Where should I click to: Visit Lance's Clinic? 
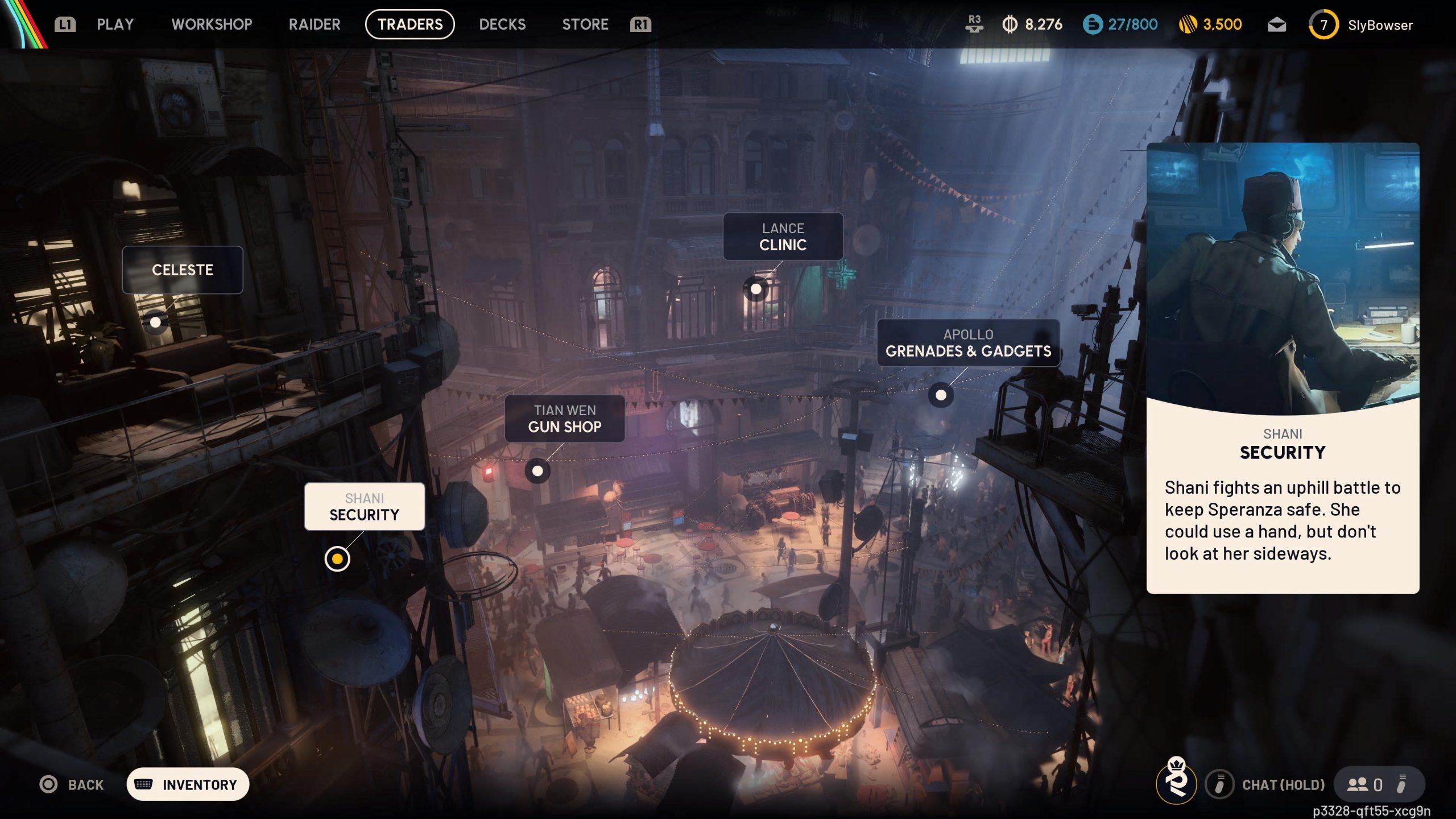pyautogui.click(x=783, y=237)
